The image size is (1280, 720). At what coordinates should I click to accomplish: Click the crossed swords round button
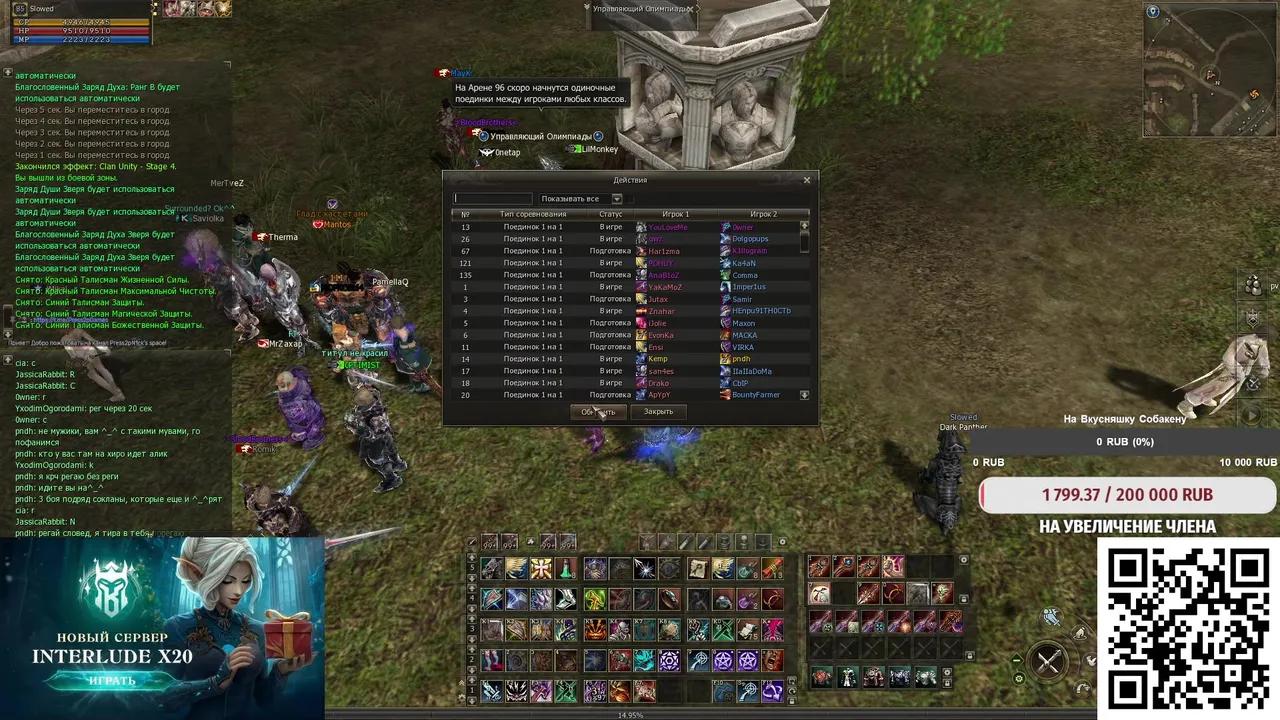tap(1048, 662)
